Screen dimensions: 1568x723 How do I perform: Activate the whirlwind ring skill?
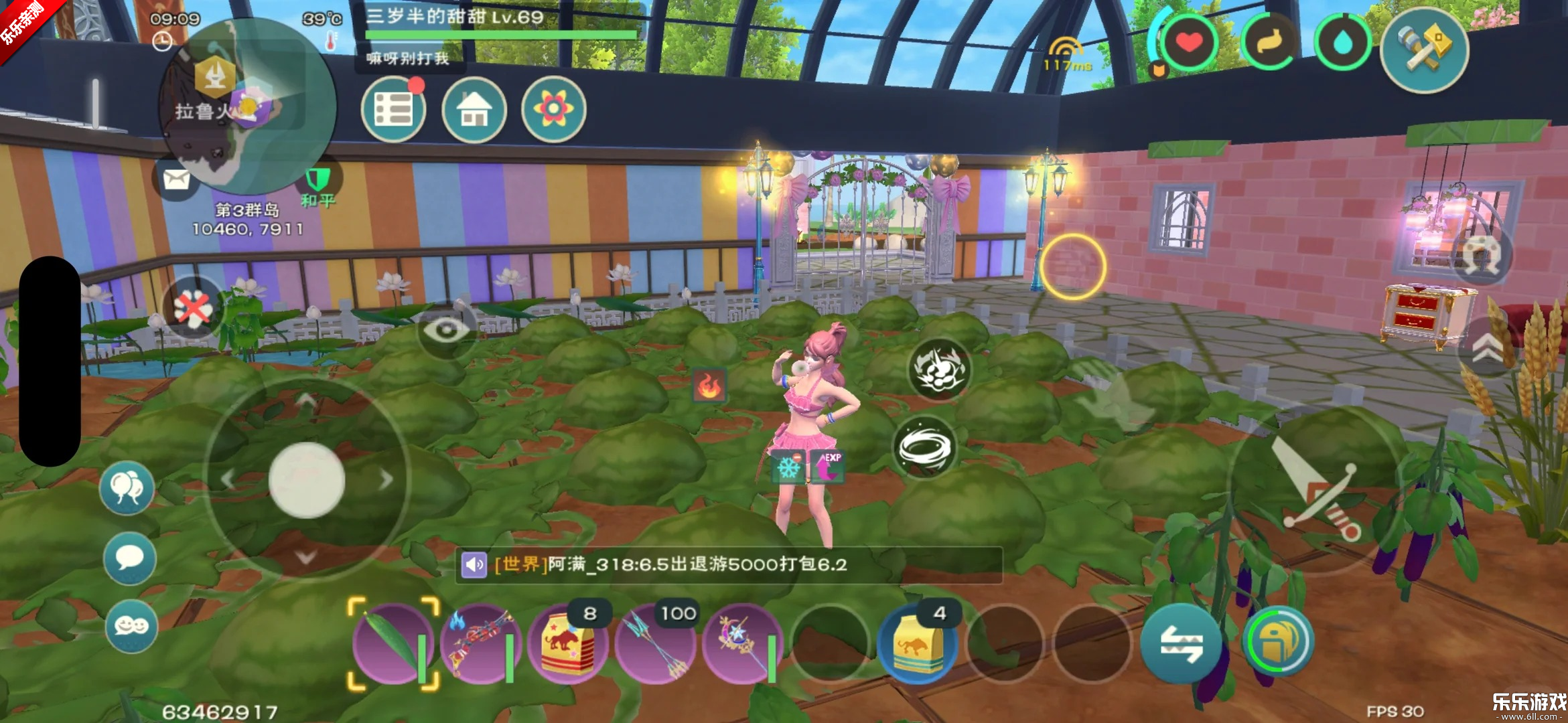point(926,447)
